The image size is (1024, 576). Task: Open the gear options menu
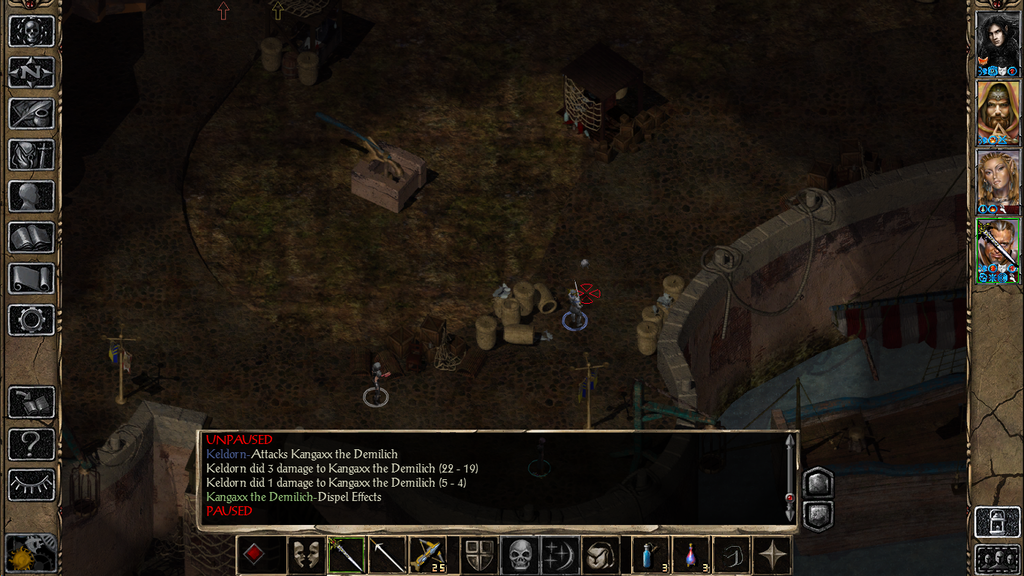pyautogui.click(x=31, y=320)
